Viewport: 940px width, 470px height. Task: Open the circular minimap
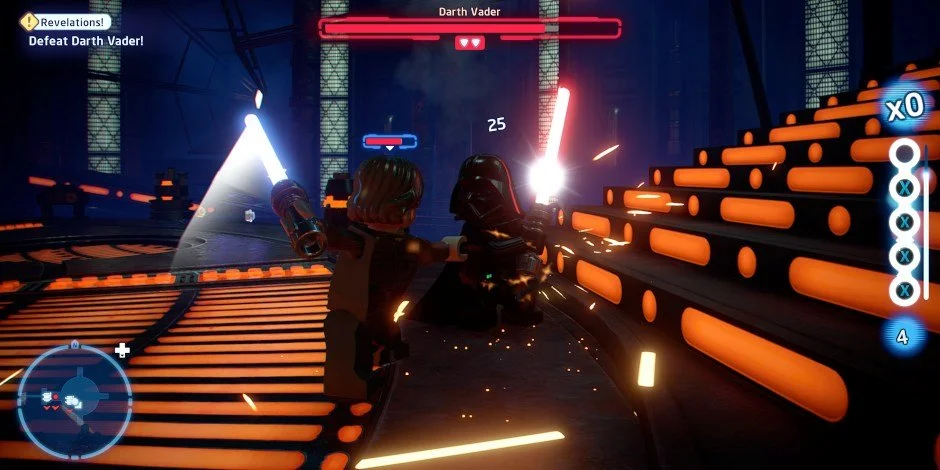click(x=75, y=400)
